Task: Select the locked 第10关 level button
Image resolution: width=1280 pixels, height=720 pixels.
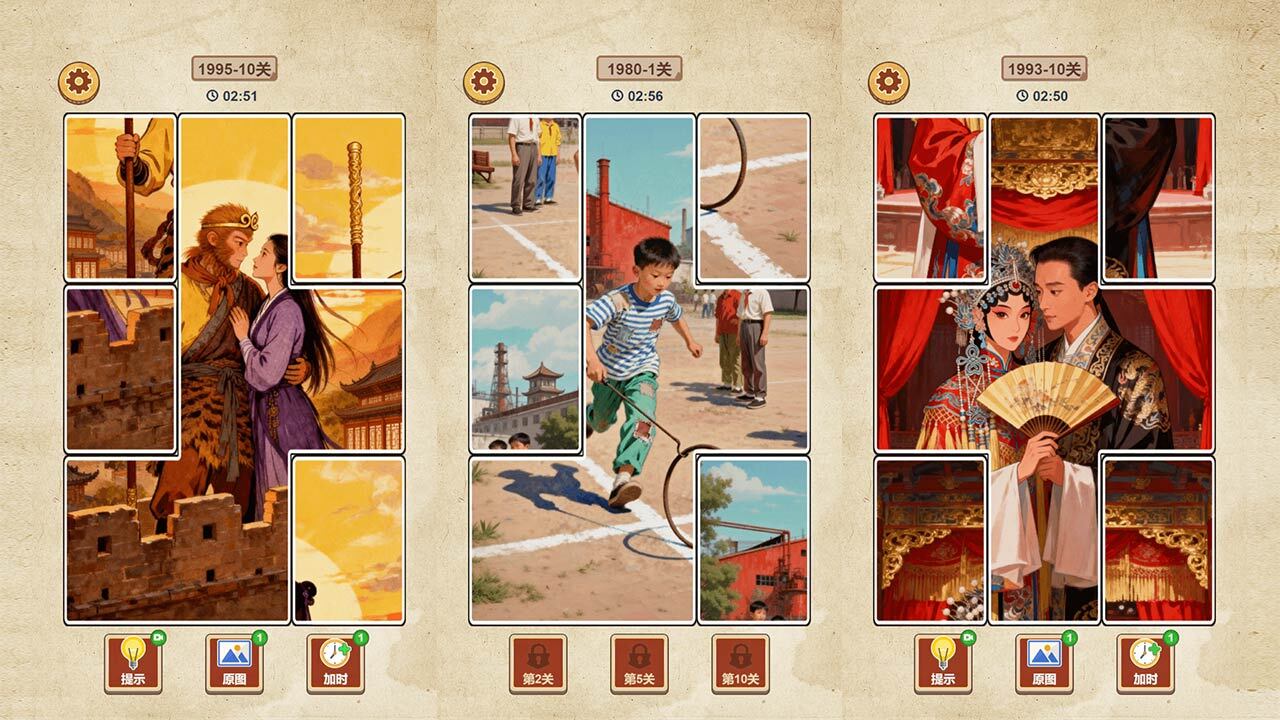Action: point(740,664)
